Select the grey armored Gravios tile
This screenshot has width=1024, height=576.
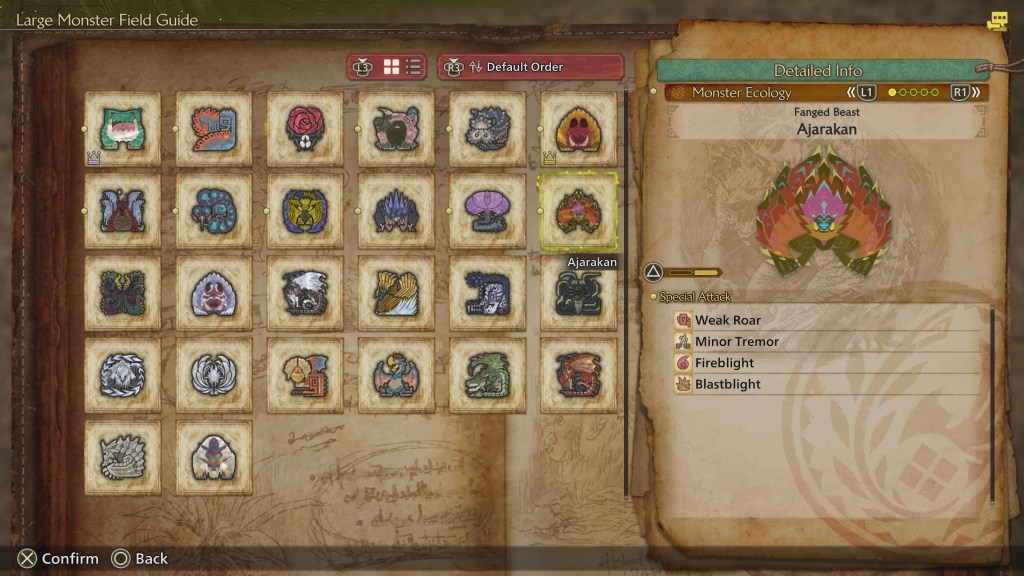click(123, 457)
